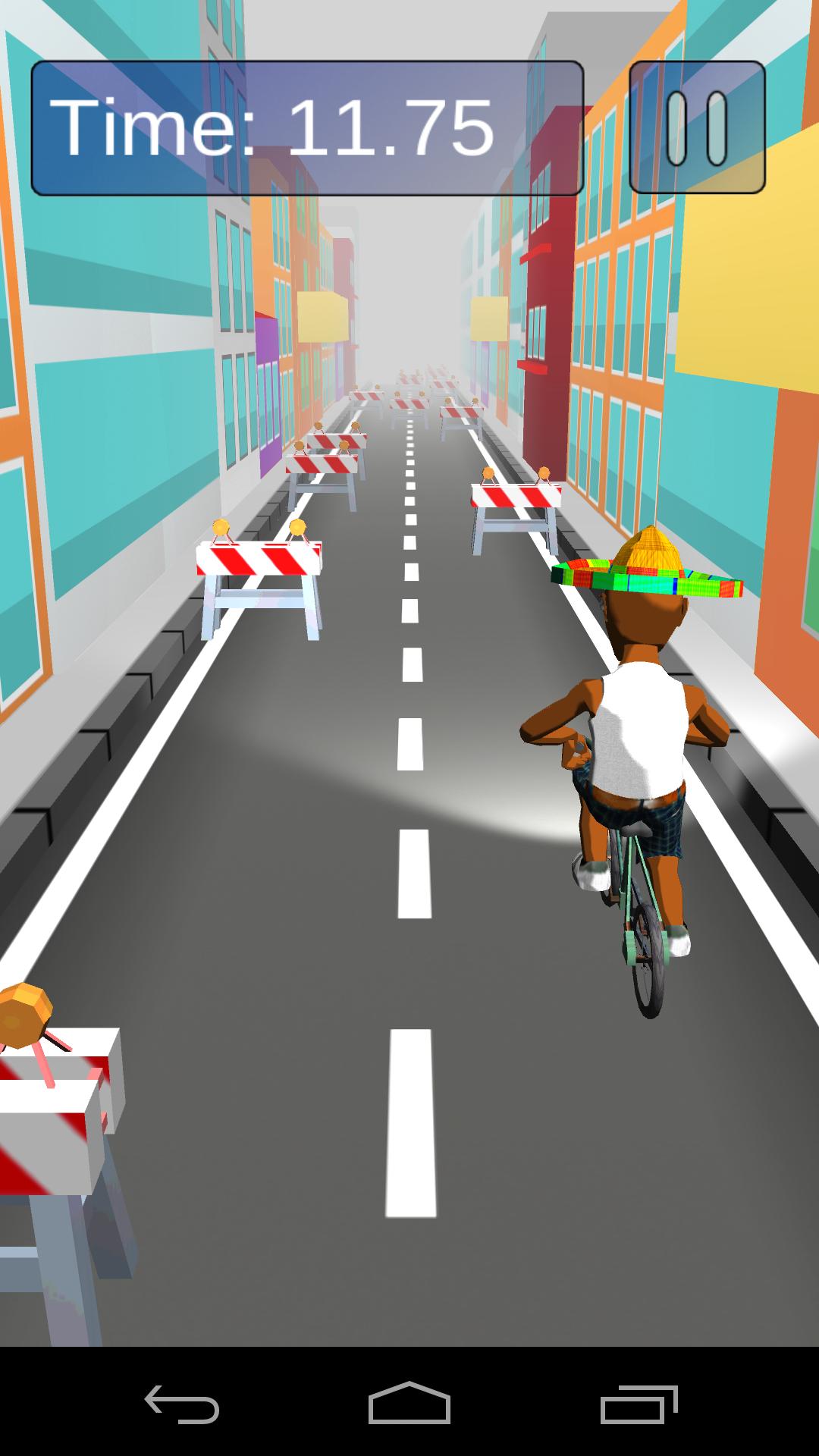Image resolution: width=819 pixels, height=1456 pixels.
Task: Pause the game with the pause button
Action: pos(697,127)
